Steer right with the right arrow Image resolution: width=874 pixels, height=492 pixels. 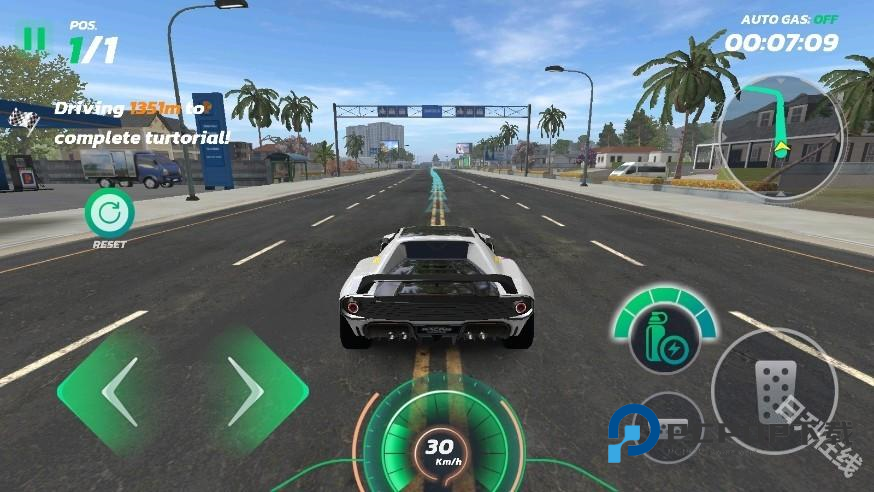point(246,391)
